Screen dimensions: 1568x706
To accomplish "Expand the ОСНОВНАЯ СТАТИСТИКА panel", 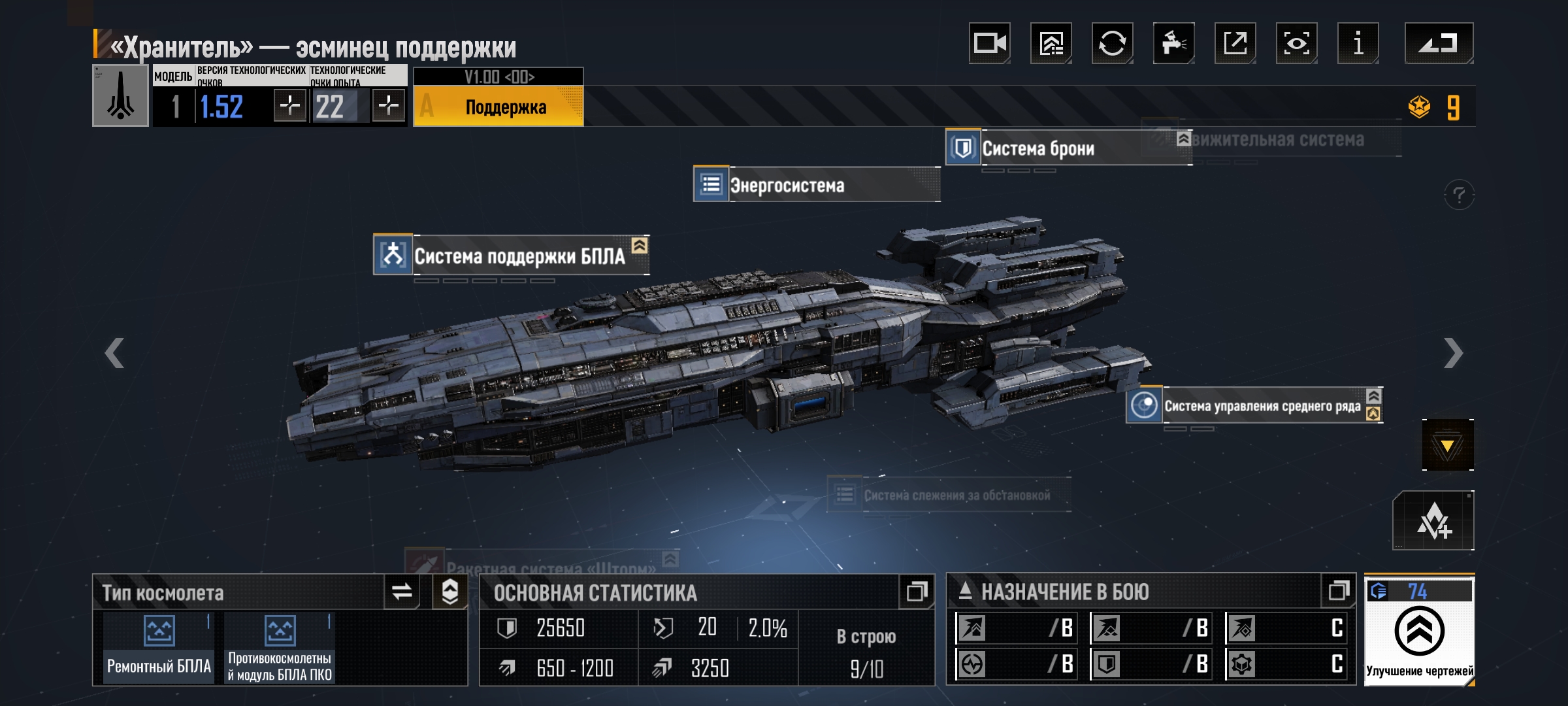I will click(917, 592).
